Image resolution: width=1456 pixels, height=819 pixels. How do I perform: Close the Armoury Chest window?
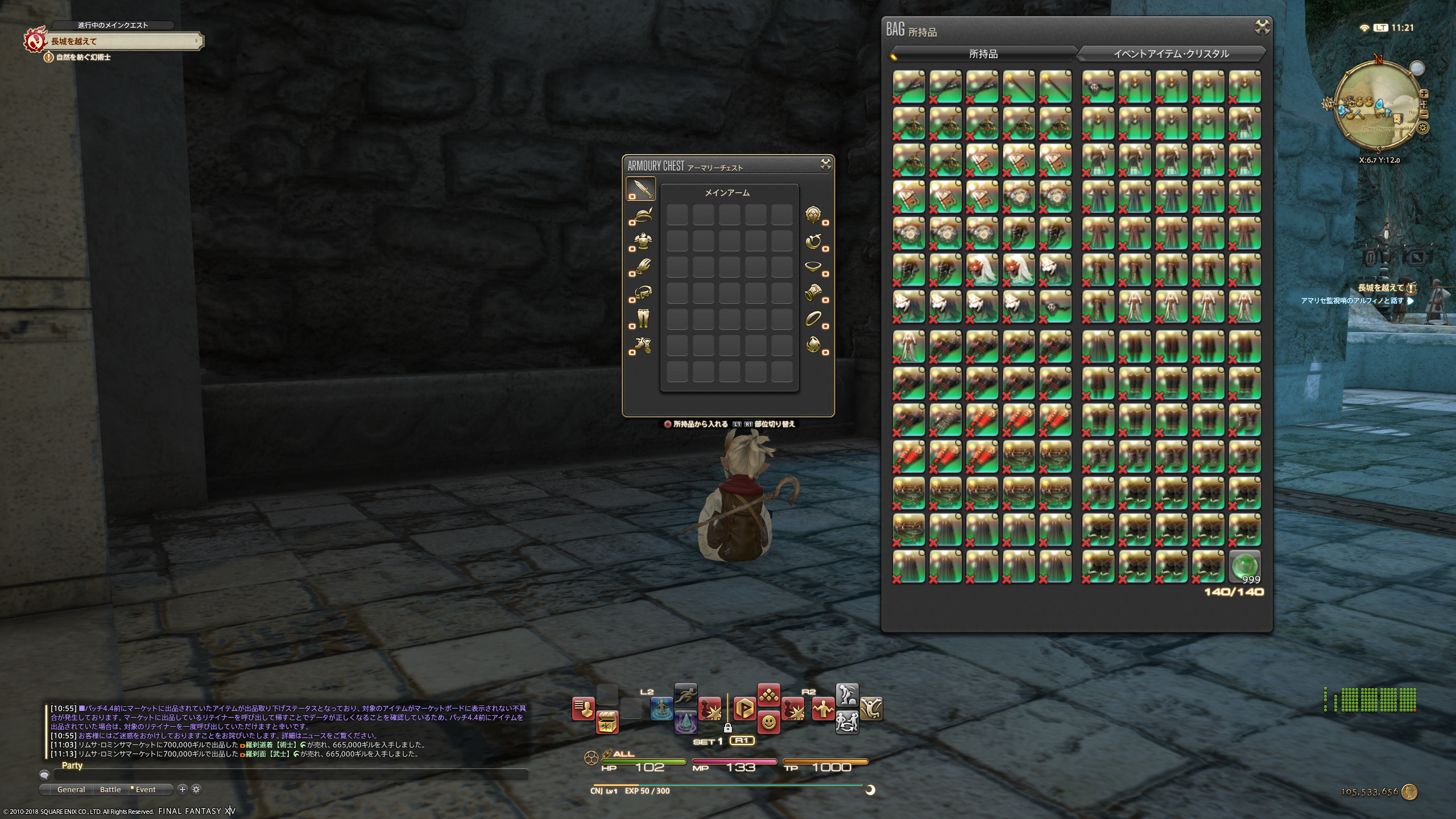click(x=825, y=164)
